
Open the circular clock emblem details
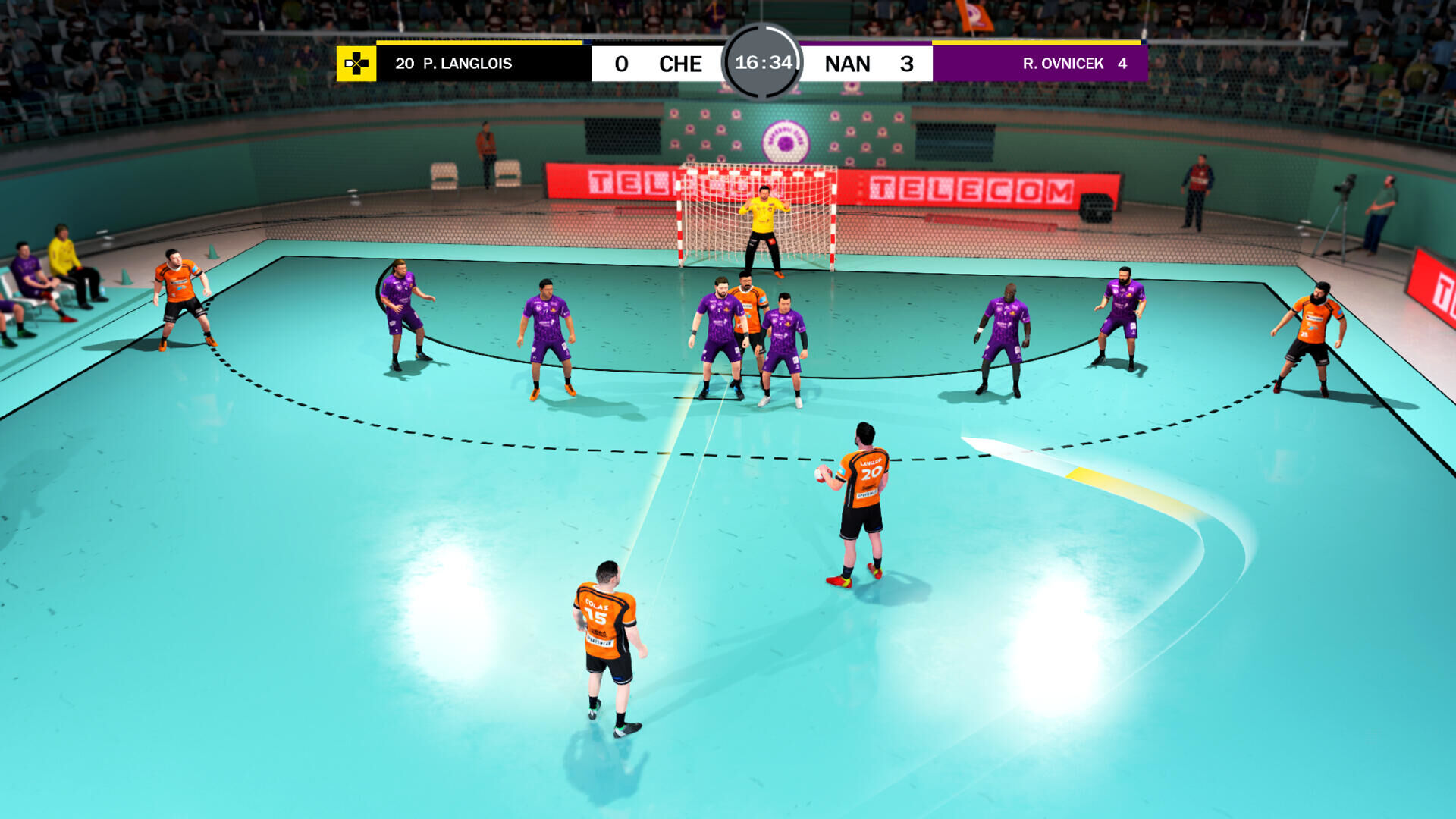pyautogui.click(x=764, y=64)
